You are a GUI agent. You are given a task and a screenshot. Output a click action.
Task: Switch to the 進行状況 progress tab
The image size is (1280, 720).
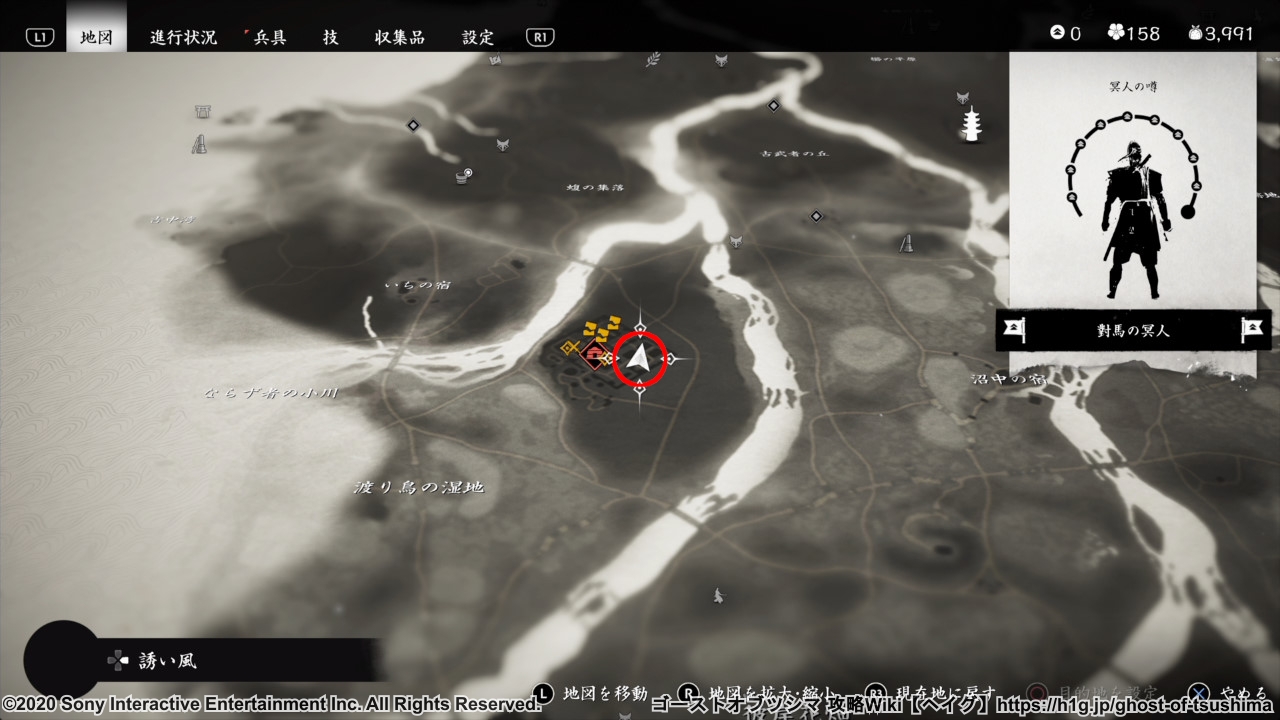point(183,37)
